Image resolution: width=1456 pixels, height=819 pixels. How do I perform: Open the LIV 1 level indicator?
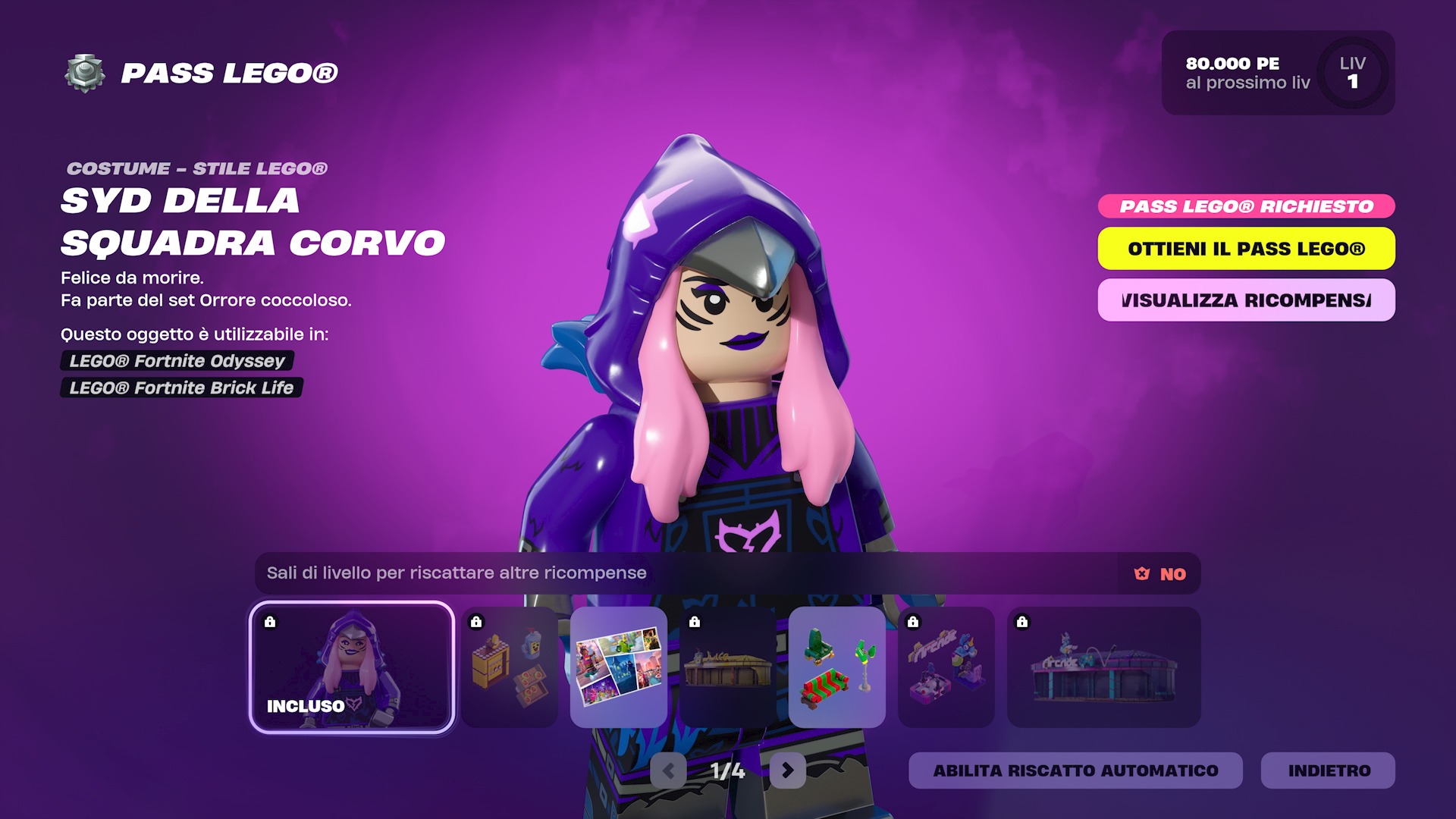tap(1351, 74)
